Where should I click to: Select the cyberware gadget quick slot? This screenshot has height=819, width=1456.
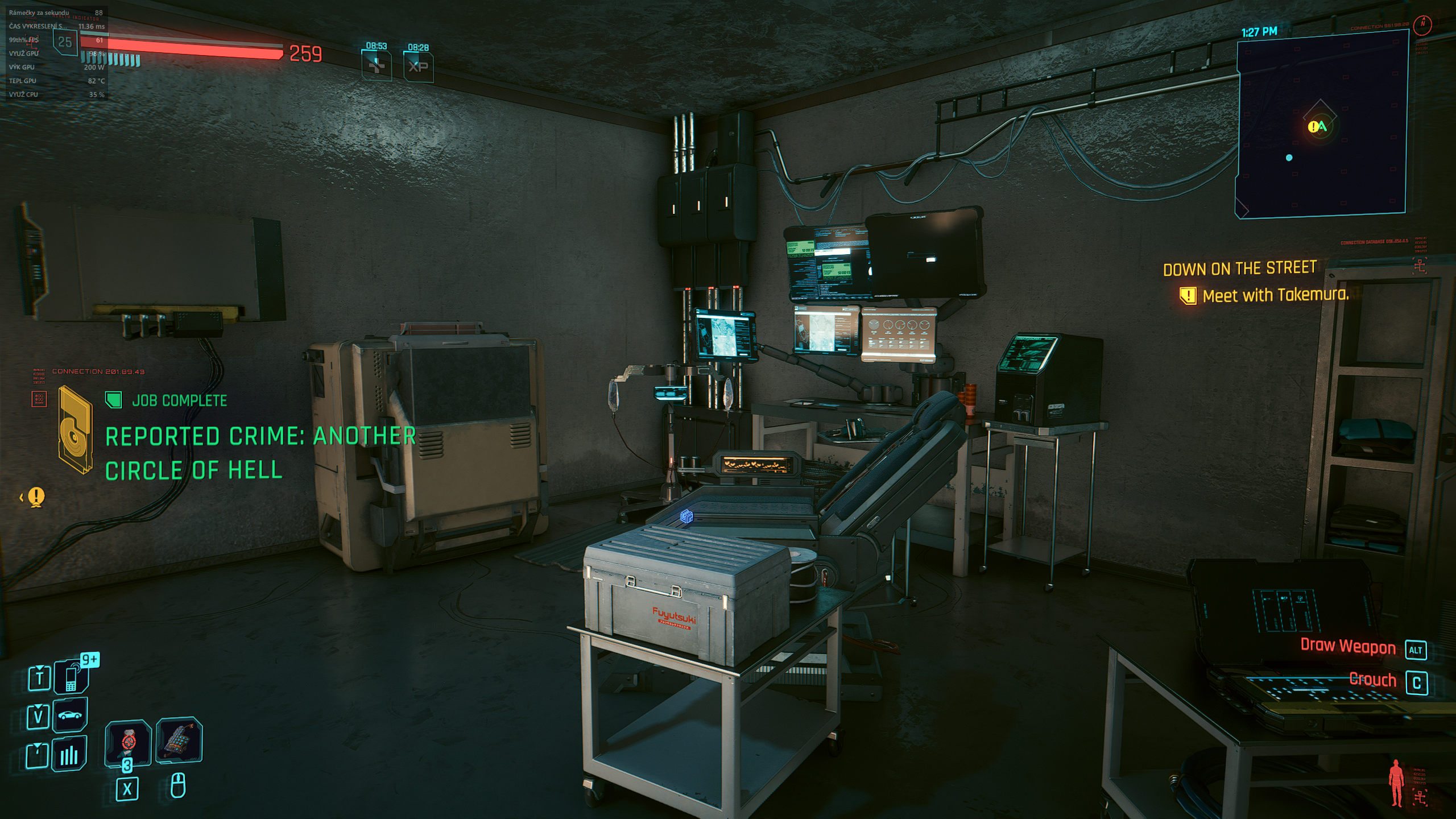click(x=179, y=740)
